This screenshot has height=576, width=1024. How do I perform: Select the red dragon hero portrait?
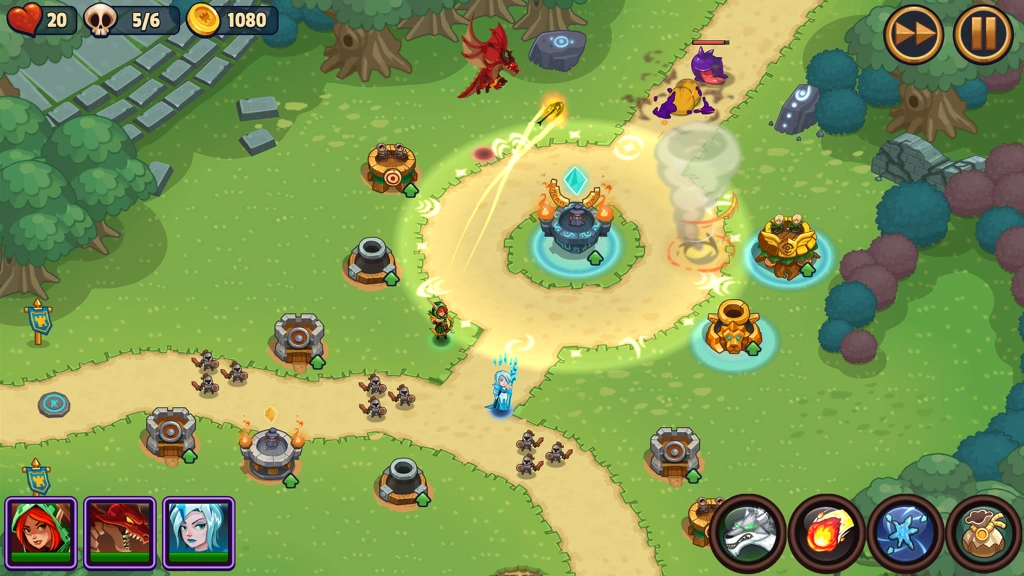120,532
